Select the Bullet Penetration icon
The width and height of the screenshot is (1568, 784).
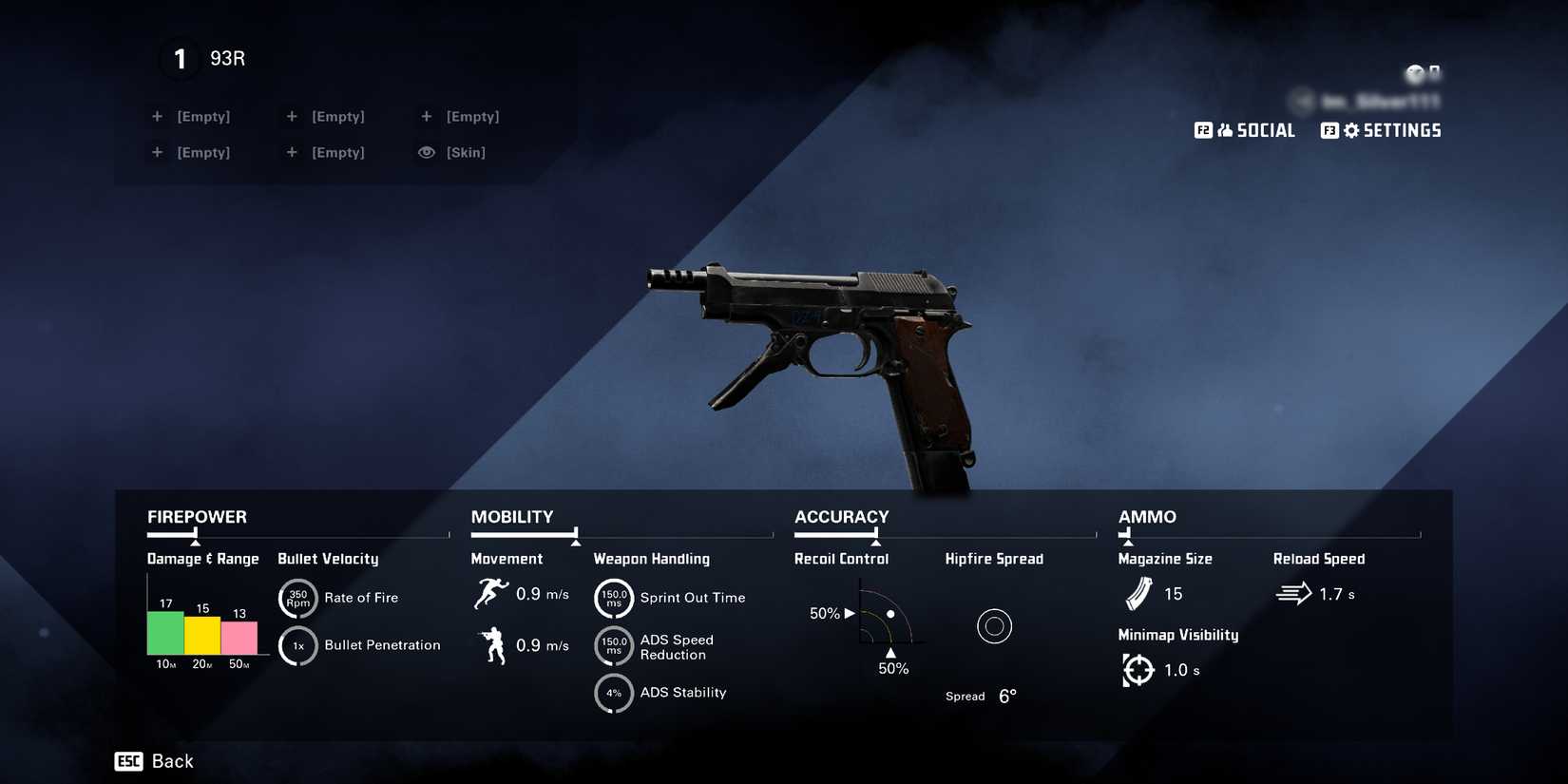[x=297, y=645]
